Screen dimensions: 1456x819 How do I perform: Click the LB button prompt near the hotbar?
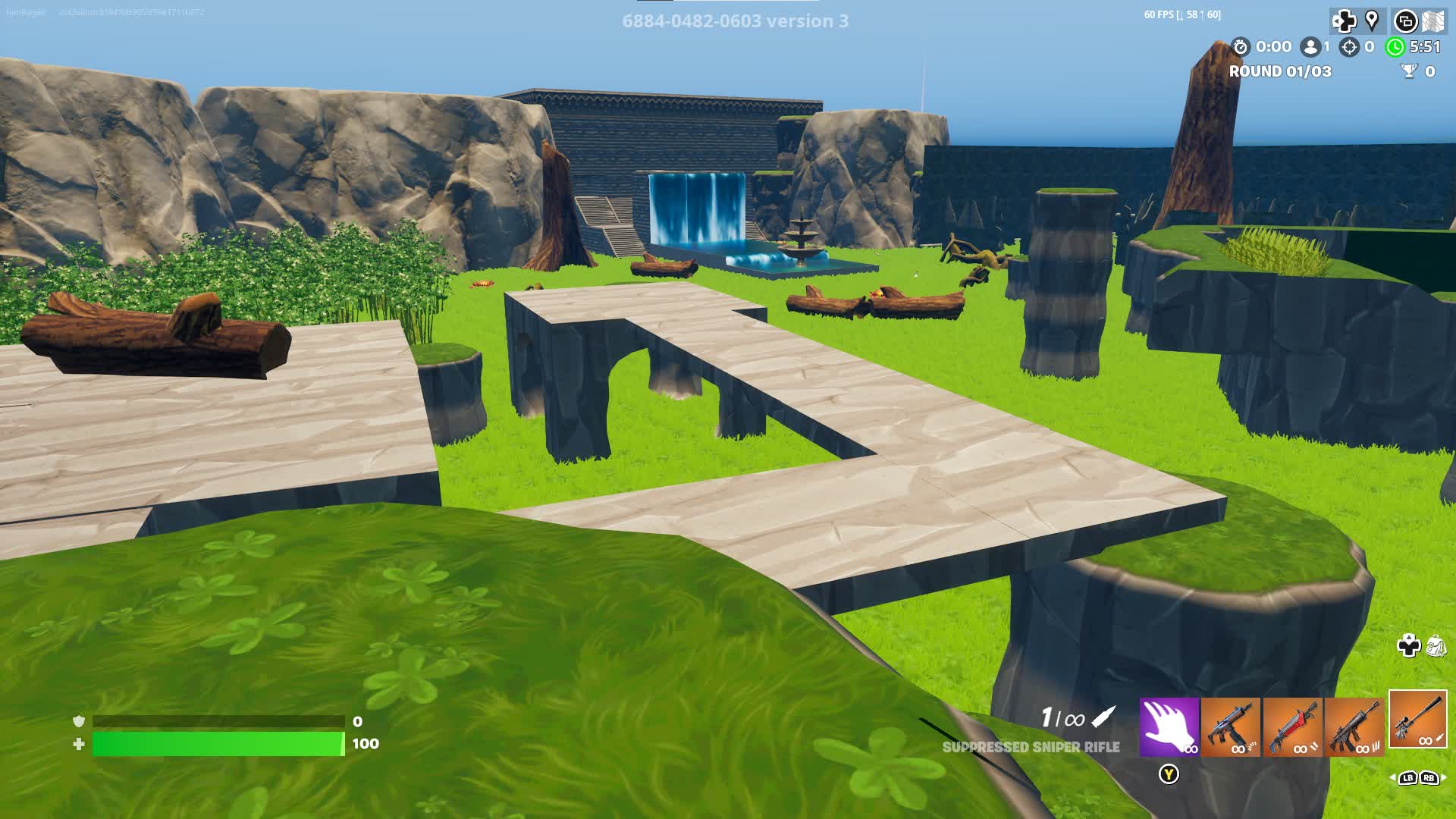pyautogui.click(x=1407, y=778)
